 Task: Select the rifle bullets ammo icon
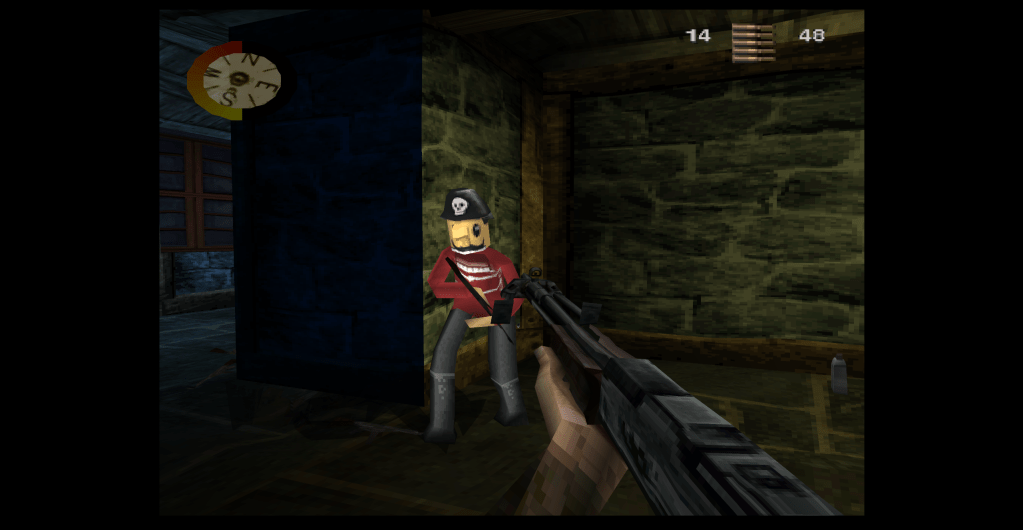coord(753,41)
